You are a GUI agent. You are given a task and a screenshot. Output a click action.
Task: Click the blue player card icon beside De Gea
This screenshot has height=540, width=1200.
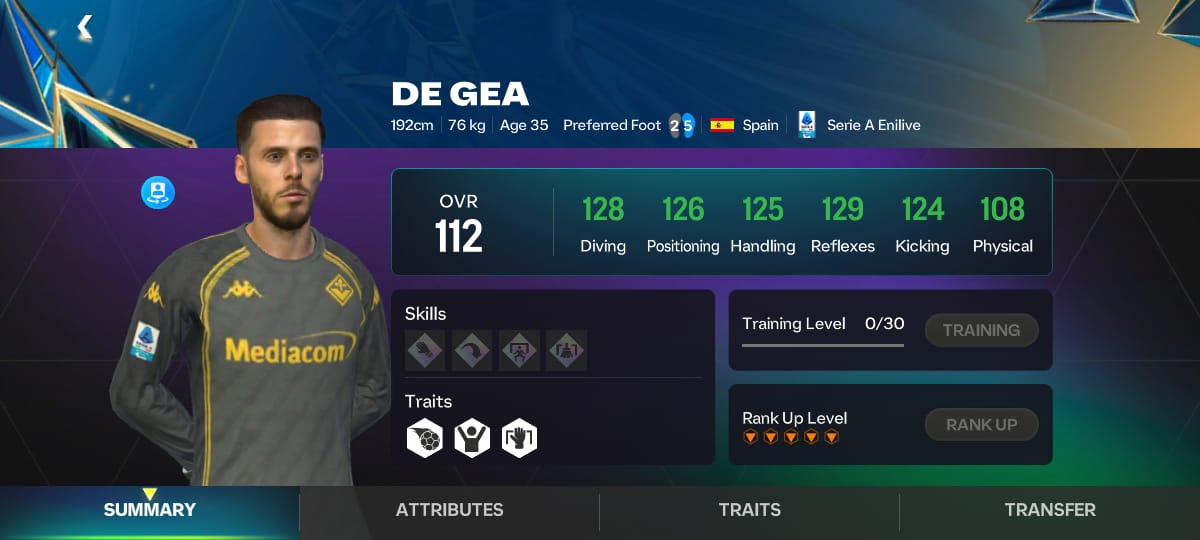click(x=158, y=192)
